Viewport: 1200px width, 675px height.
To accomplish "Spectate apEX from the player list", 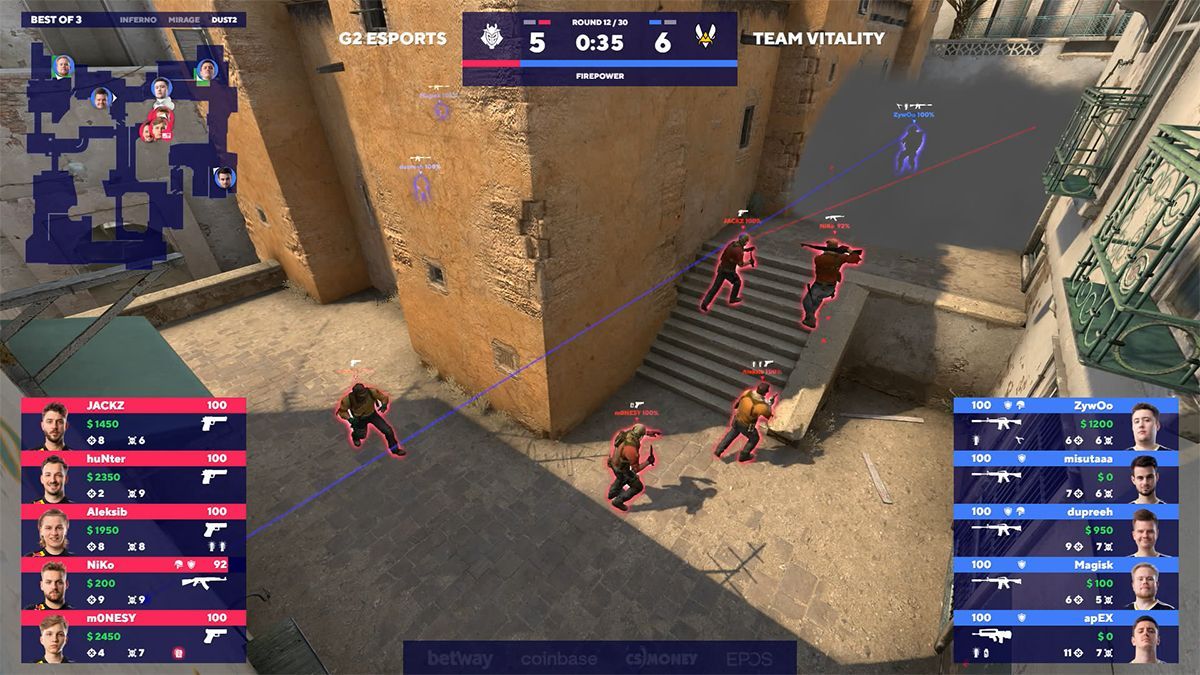I will coord(1066,636).
